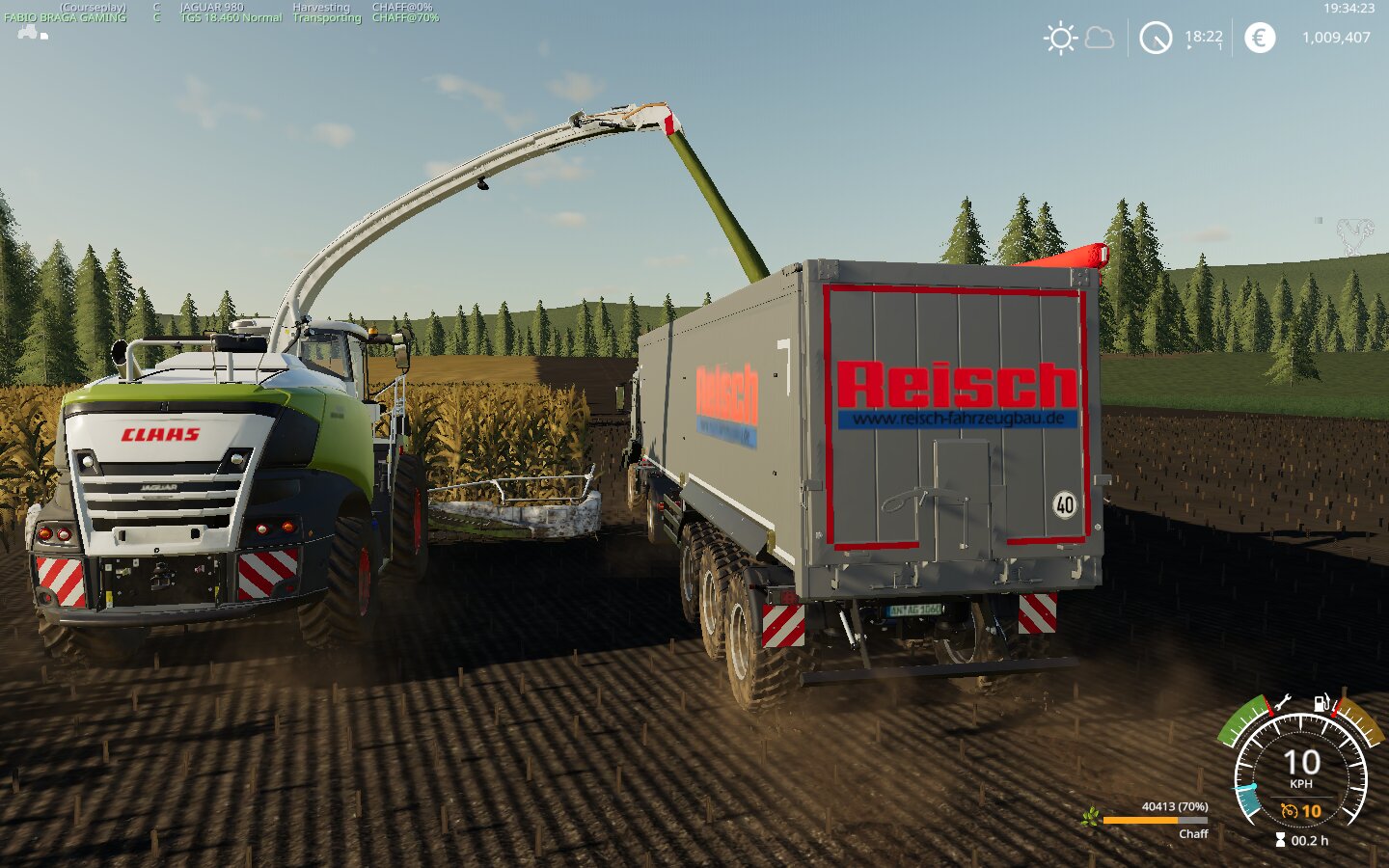This screenshot has height=868, width=1389.
Task: Click the green chaff leaf icon
Action: pyautogui.click(x=1091, y=818)
